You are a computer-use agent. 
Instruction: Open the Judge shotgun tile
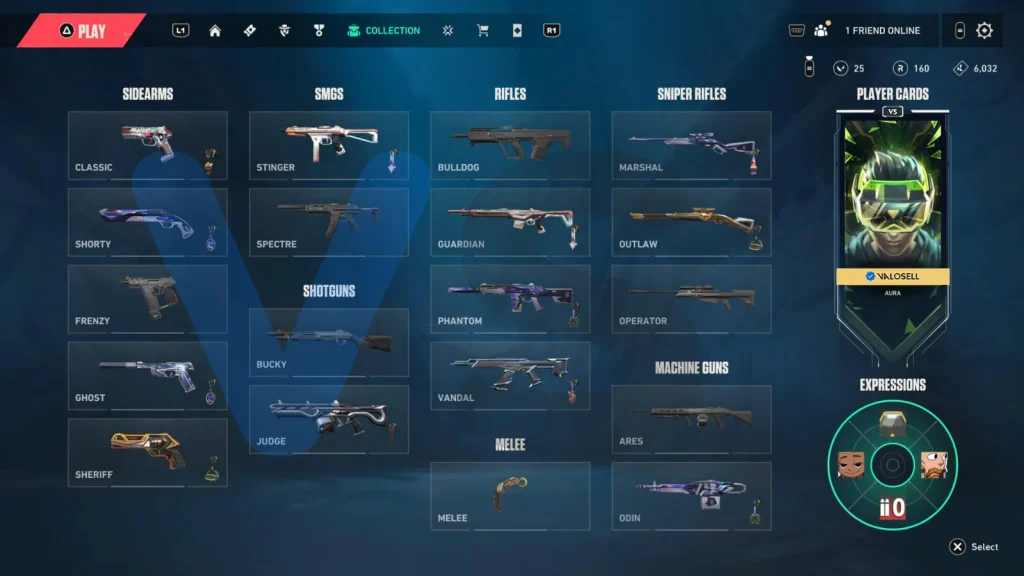pos(329,419)
